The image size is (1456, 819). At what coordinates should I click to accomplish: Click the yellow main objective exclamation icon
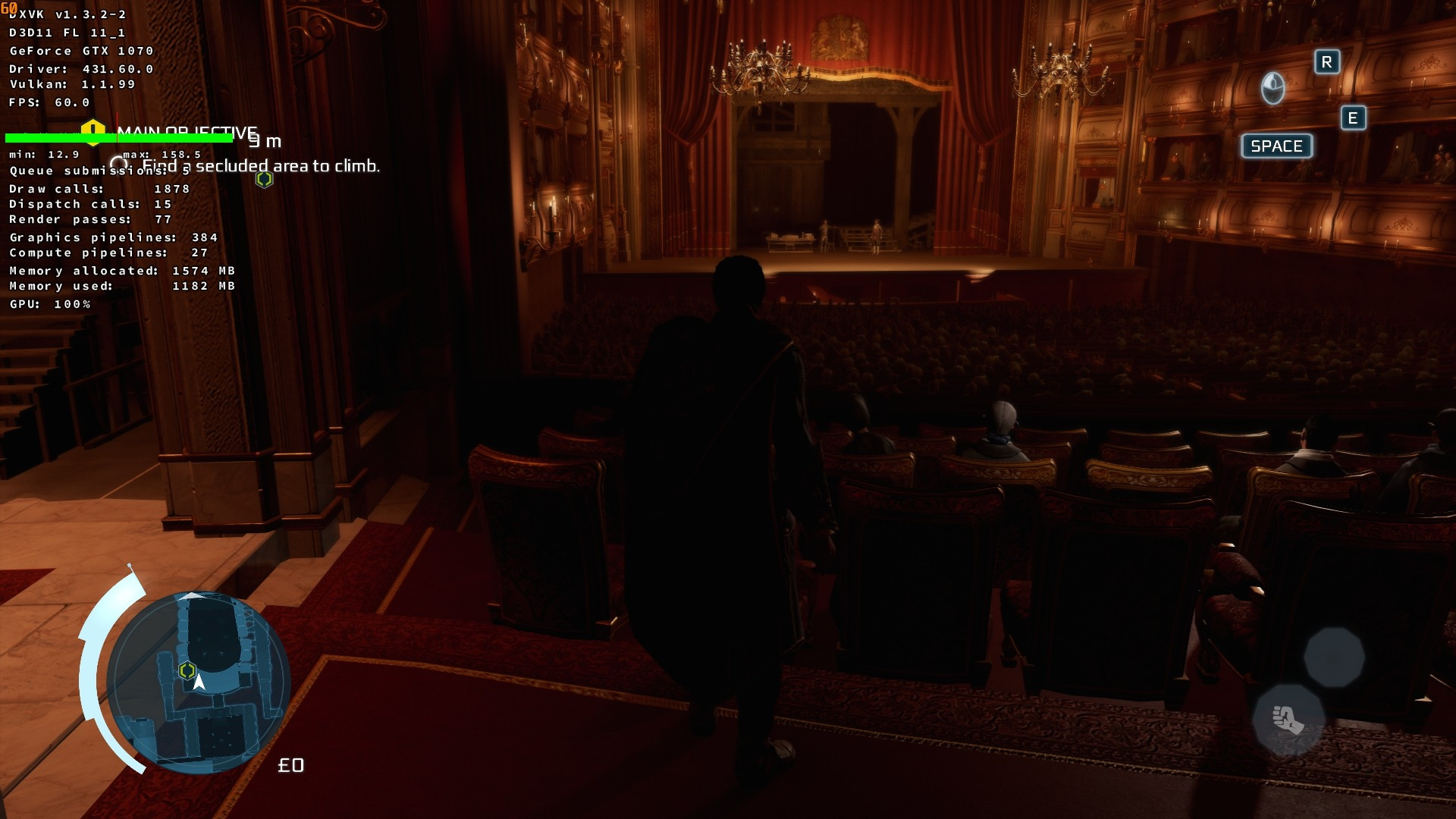[93, 130]
